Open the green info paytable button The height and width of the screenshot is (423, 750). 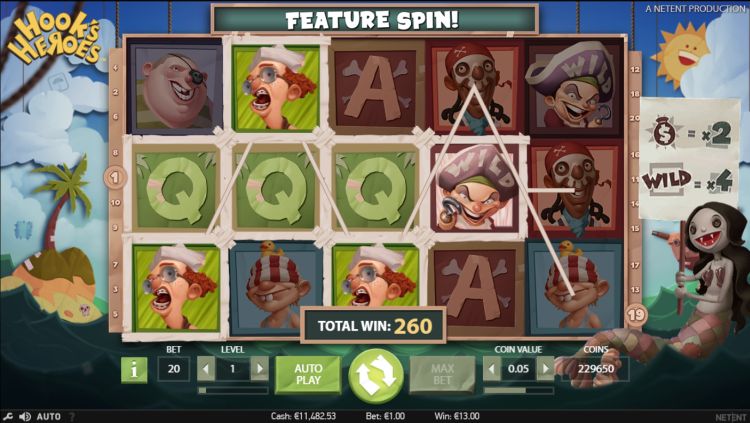(x=133, y=370)
